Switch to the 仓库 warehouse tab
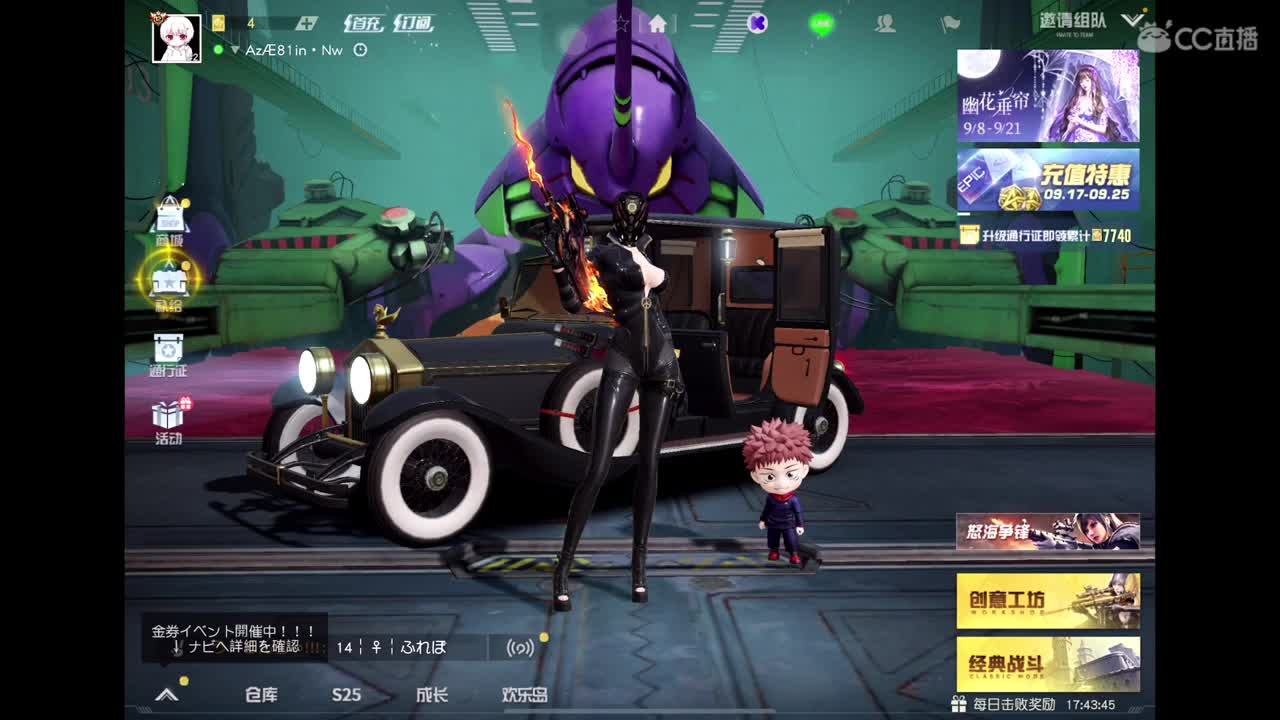Viewport: 1280px width, 720px height. pyautogui.click(x=262, y=695)
